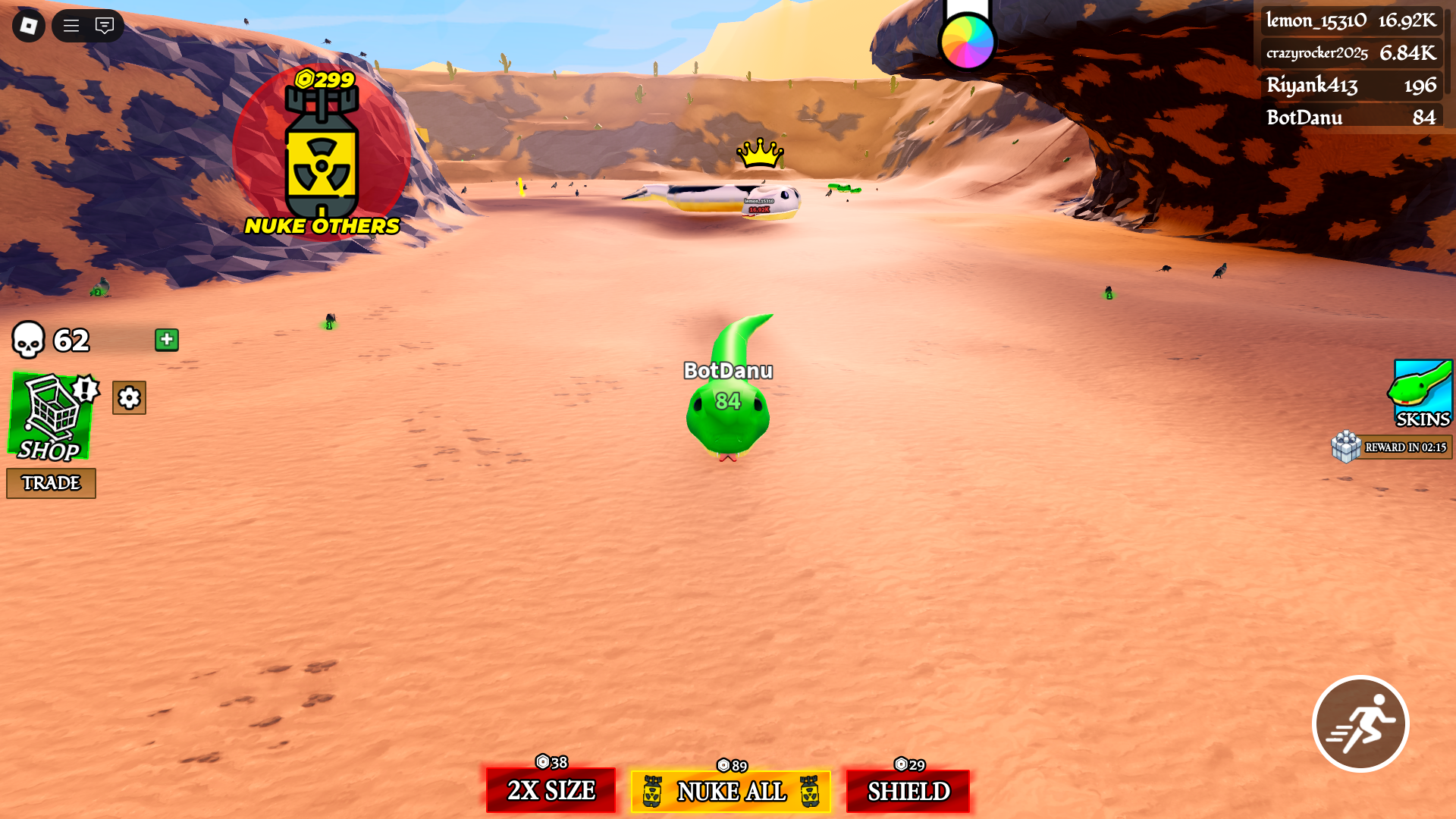Open the Shop with the cart icon
Viewport: 1456px width, 819px height.
(x=50, y=419)
